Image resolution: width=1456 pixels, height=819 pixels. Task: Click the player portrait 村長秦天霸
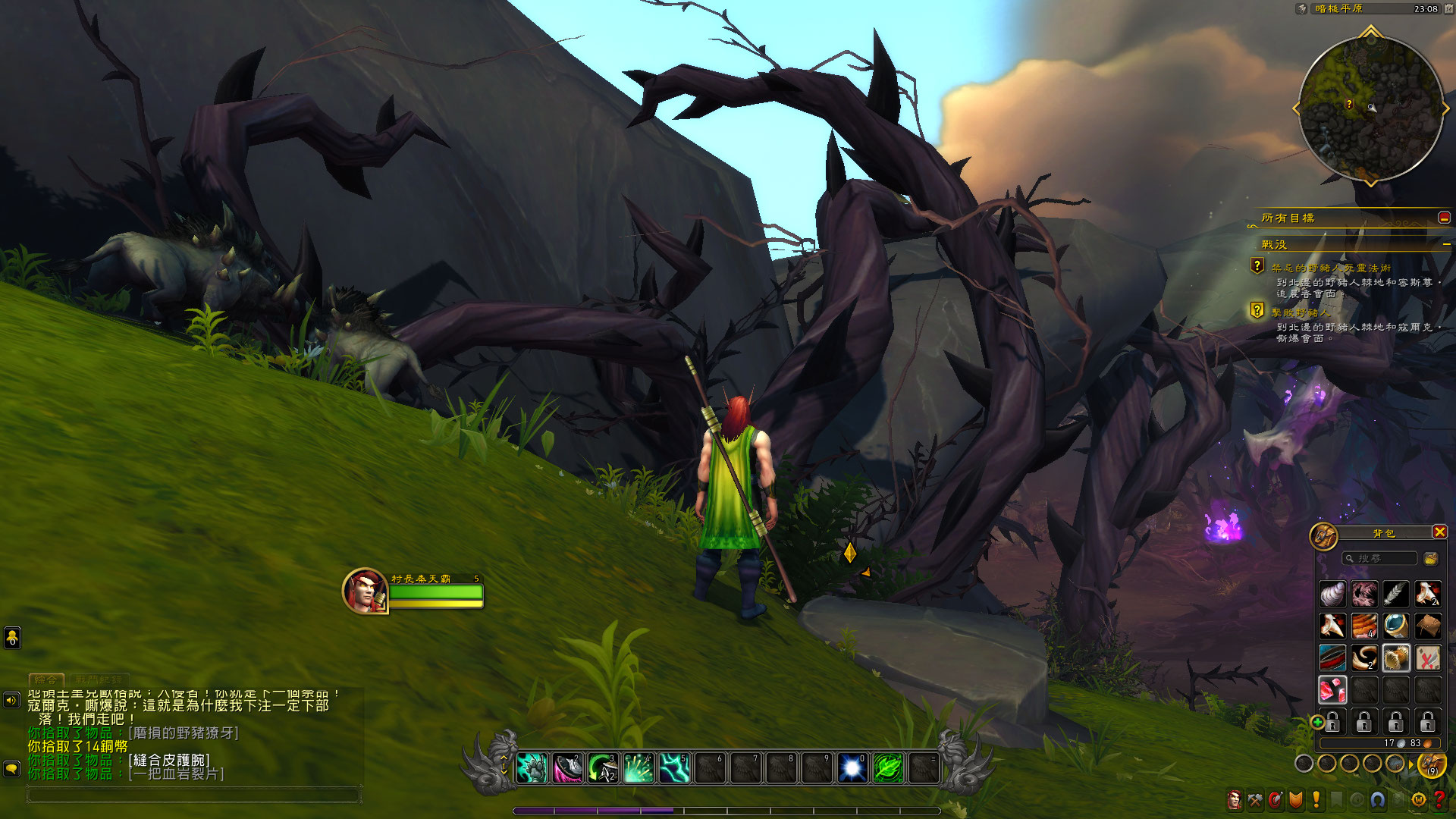pyautogui.click(x=365, y=591)
